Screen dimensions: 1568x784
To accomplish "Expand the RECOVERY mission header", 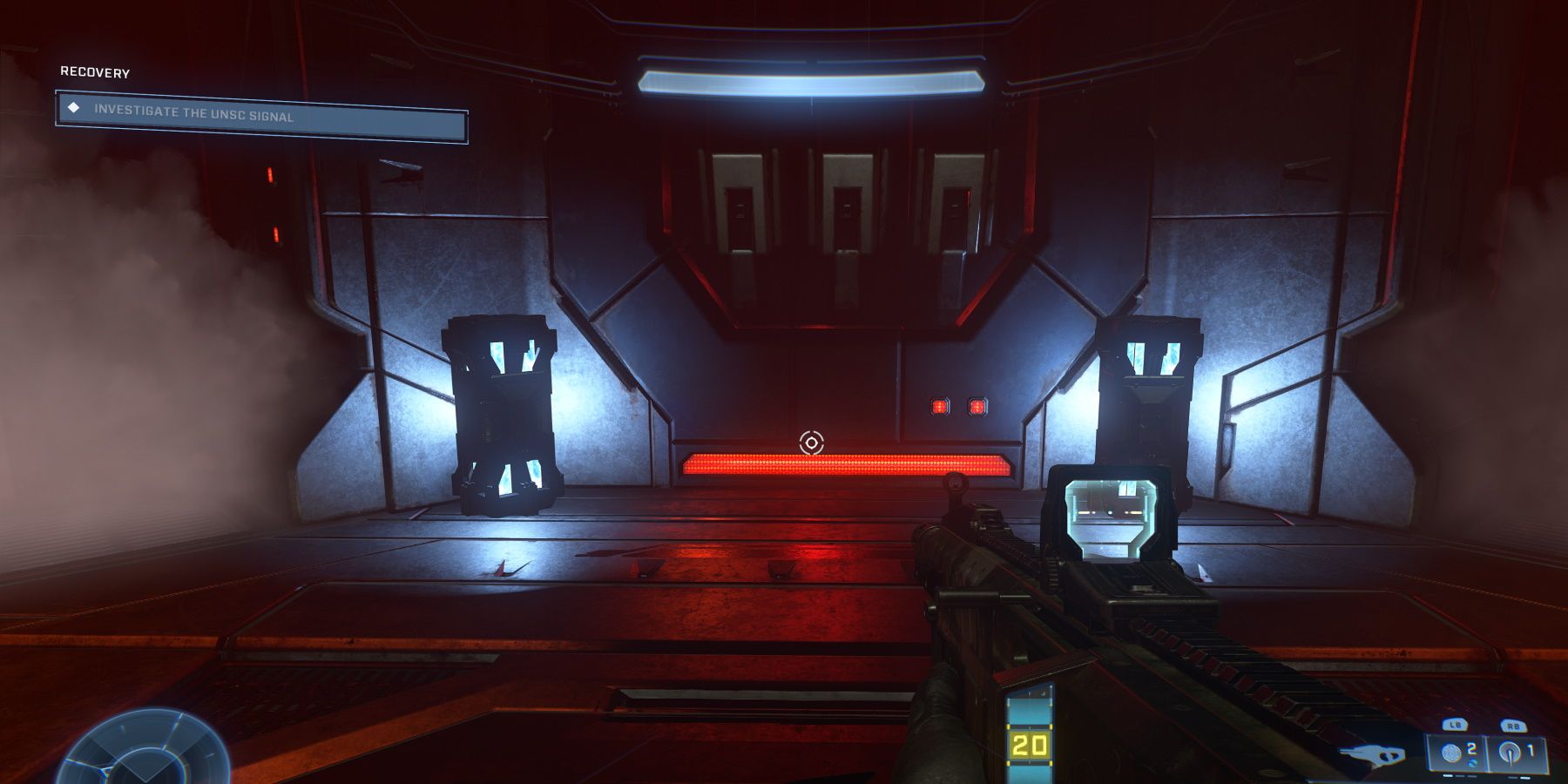I will (x=96, y=72).
